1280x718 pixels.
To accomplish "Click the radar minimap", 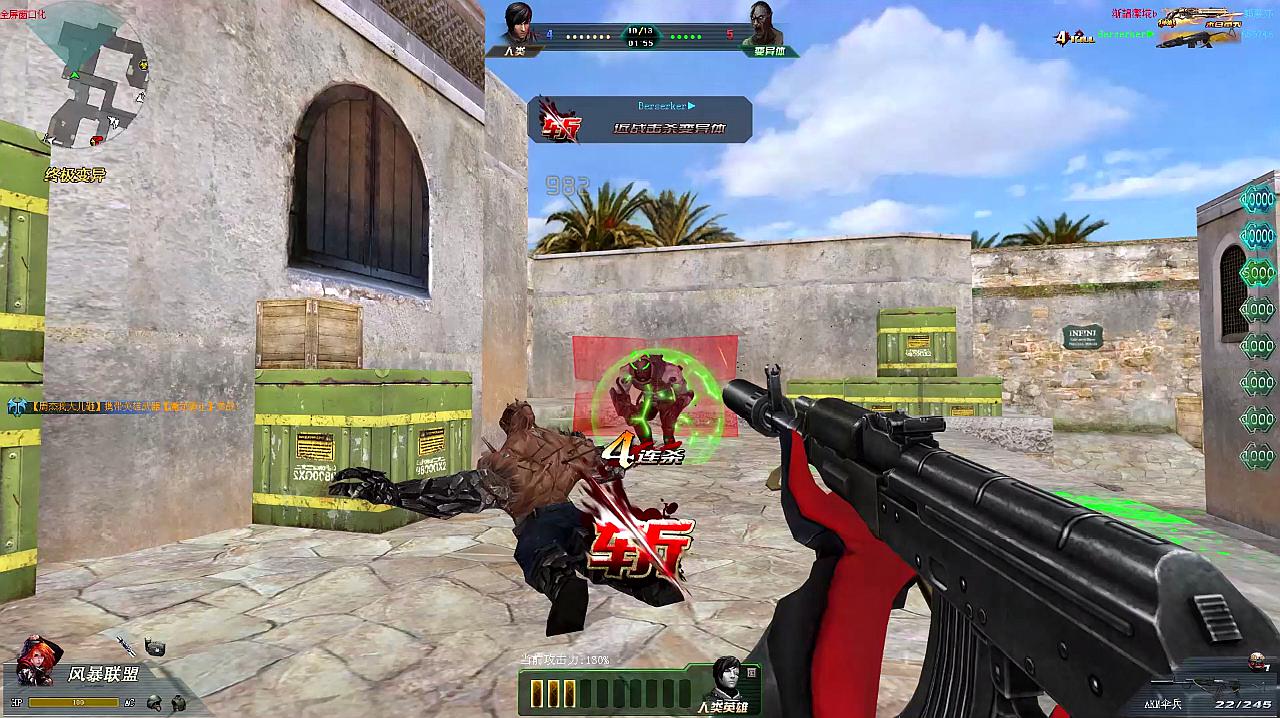I will click(x=90, y=80).
